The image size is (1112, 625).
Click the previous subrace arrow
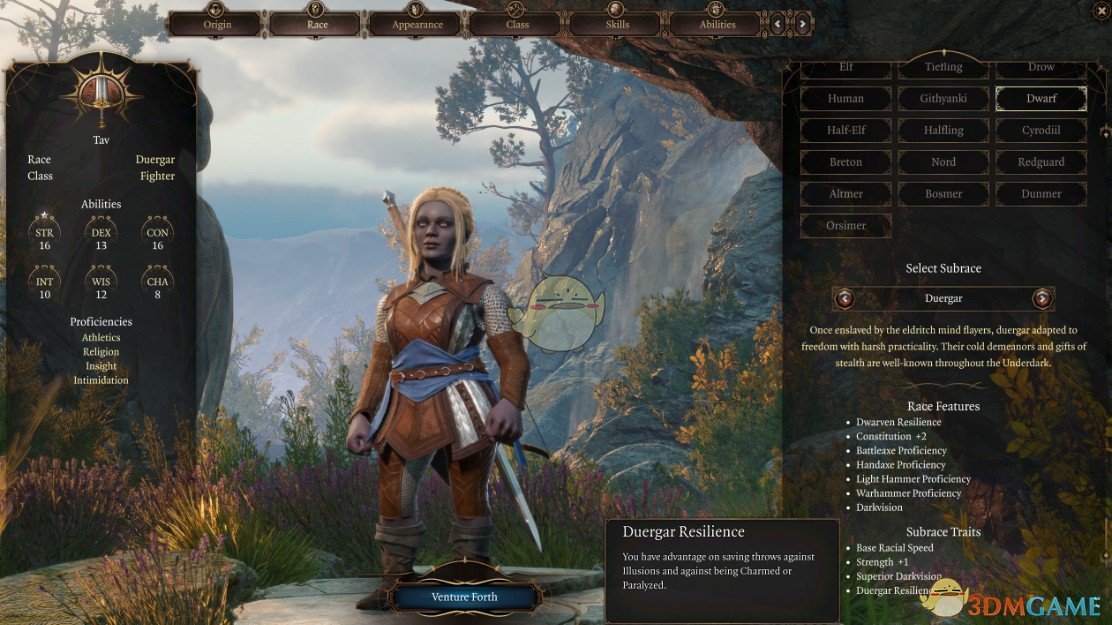[845, 298]
